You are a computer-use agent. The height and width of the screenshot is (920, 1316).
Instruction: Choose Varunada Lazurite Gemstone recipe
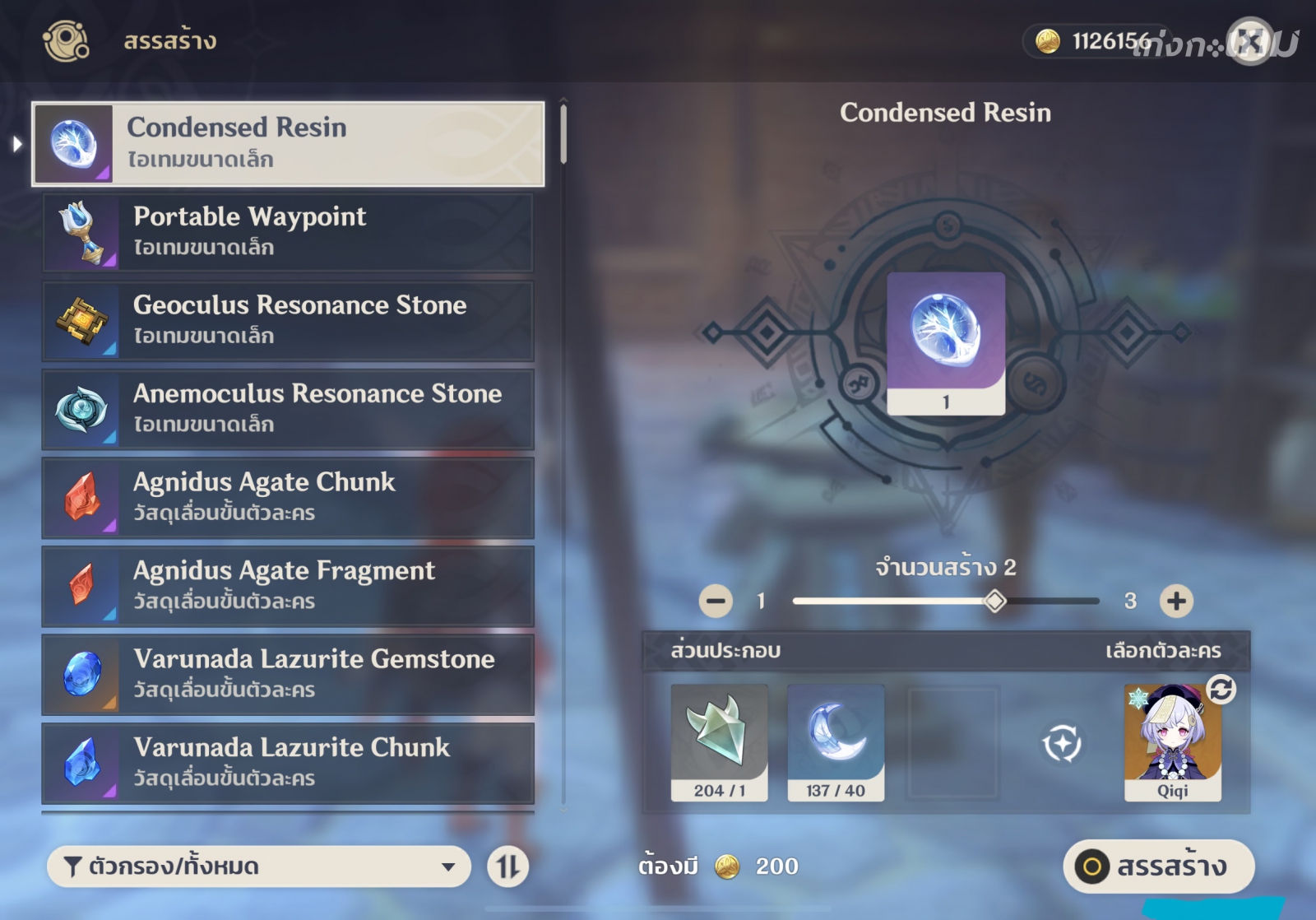click(x=288, y=674)
